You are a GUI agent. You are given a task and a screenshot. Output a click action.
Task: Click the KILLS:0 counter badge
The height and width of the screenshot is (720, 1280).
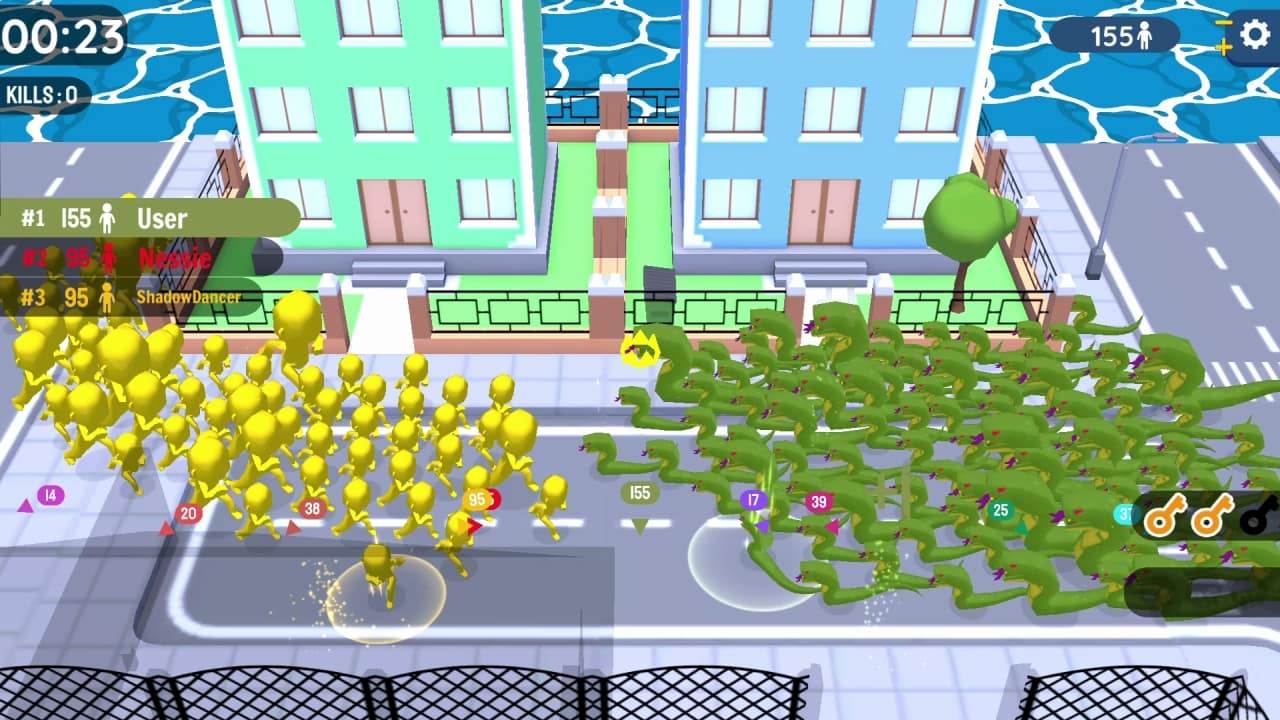[40, 97]
